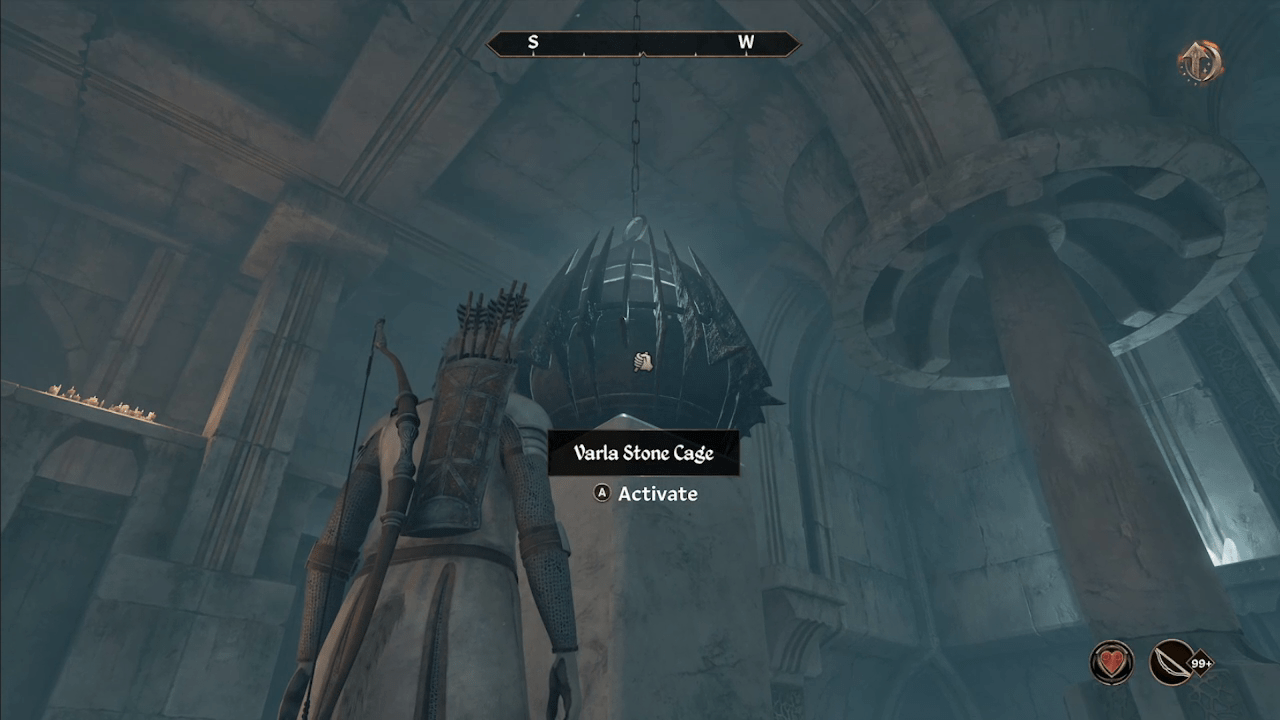1280x720 pixels.
Task: Click the compass bar showing S and W
Action: pos(642,43)
